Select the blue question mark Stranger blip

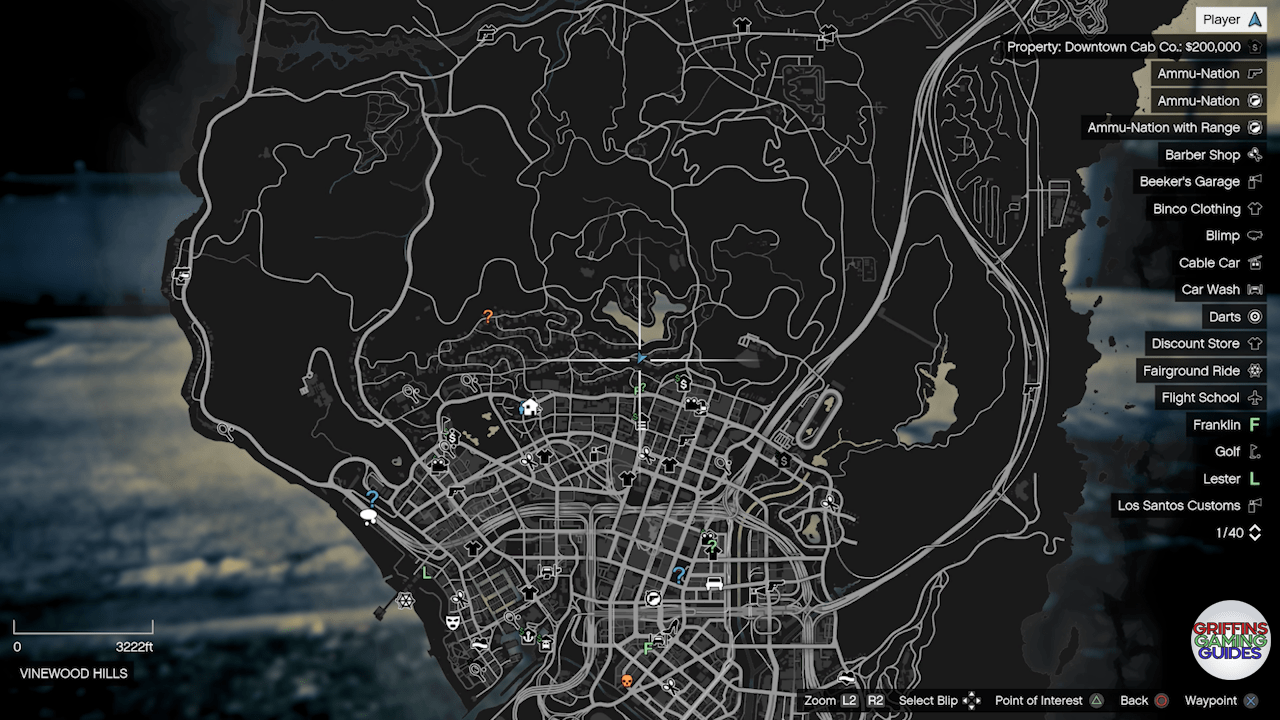pyautogui.click(x=679, y=574)
